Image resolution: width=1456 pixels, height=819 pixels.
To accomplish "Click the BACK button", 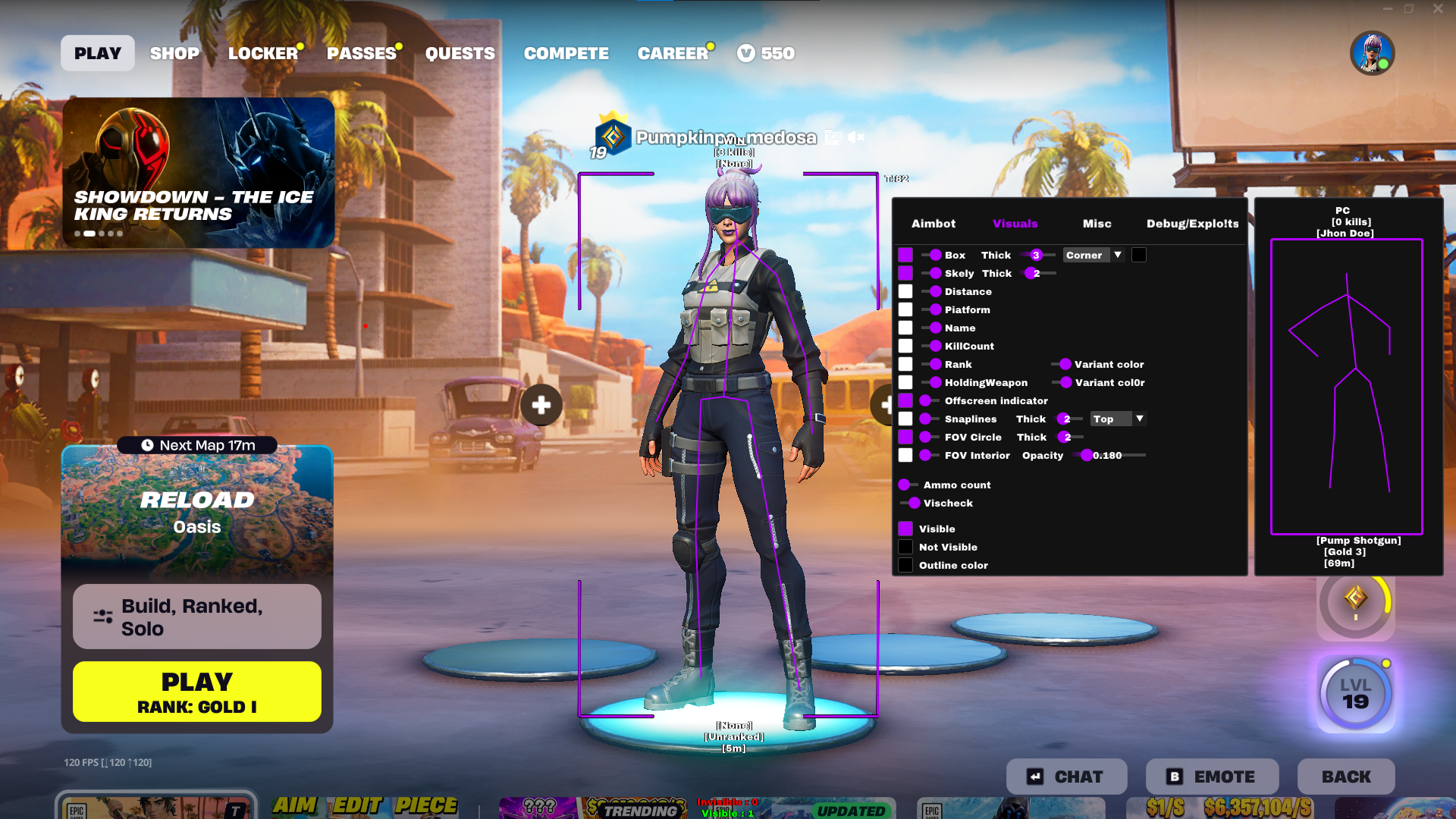I will [1345, 776].
